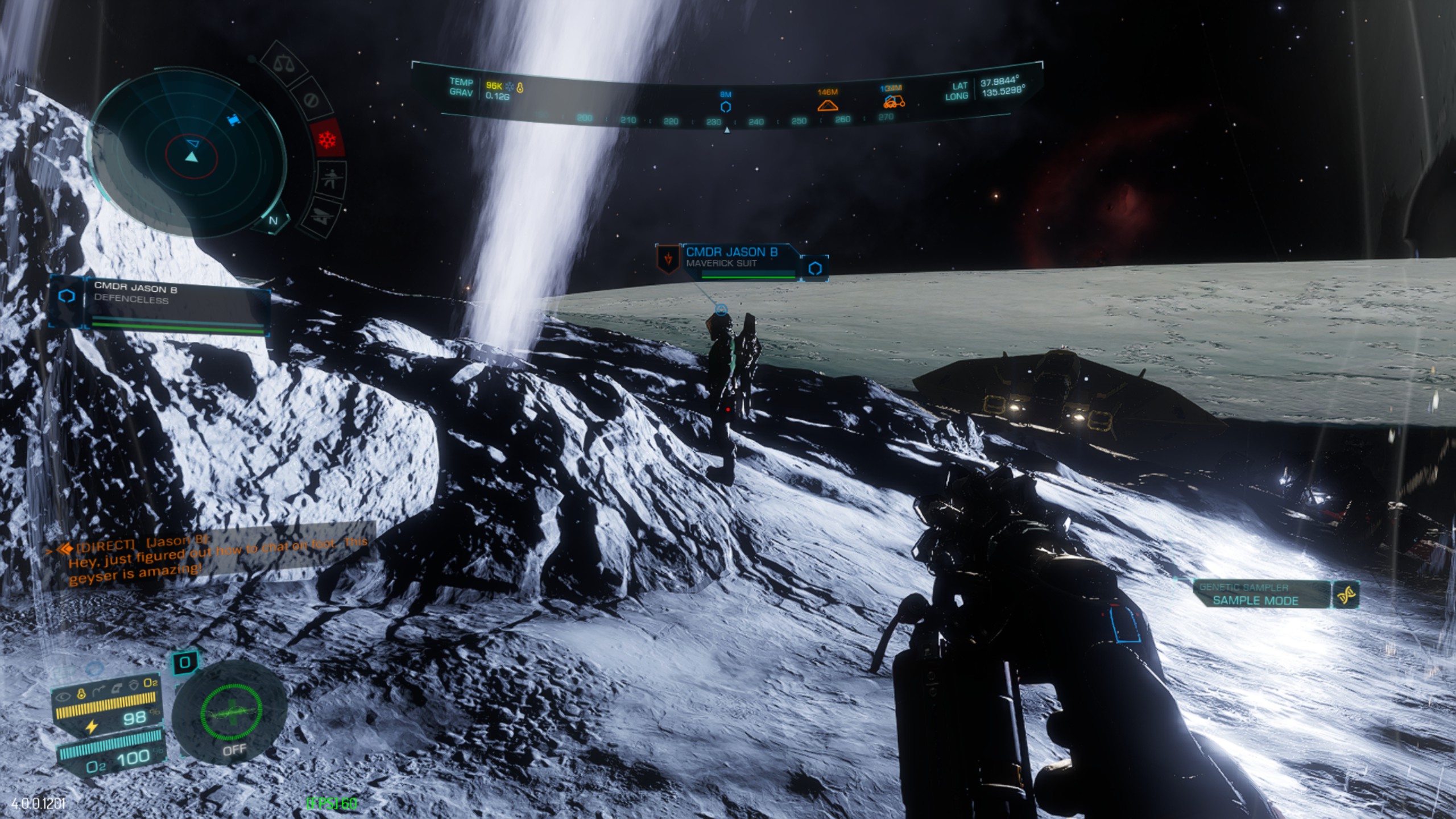The image size is (1456, 819).
Task: Open the CMDR Jason B Maverick Suit nameplate
Action: tap(739, 263)
